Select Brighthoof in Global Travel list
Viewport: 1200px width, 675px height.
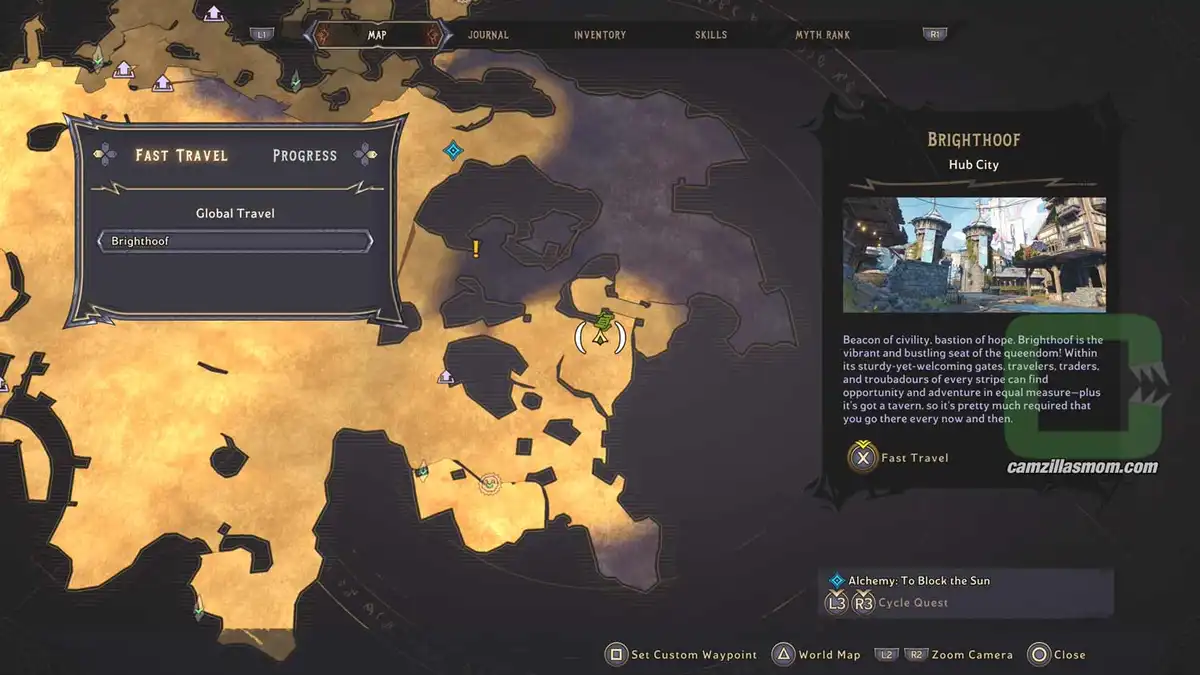point(235,241)
